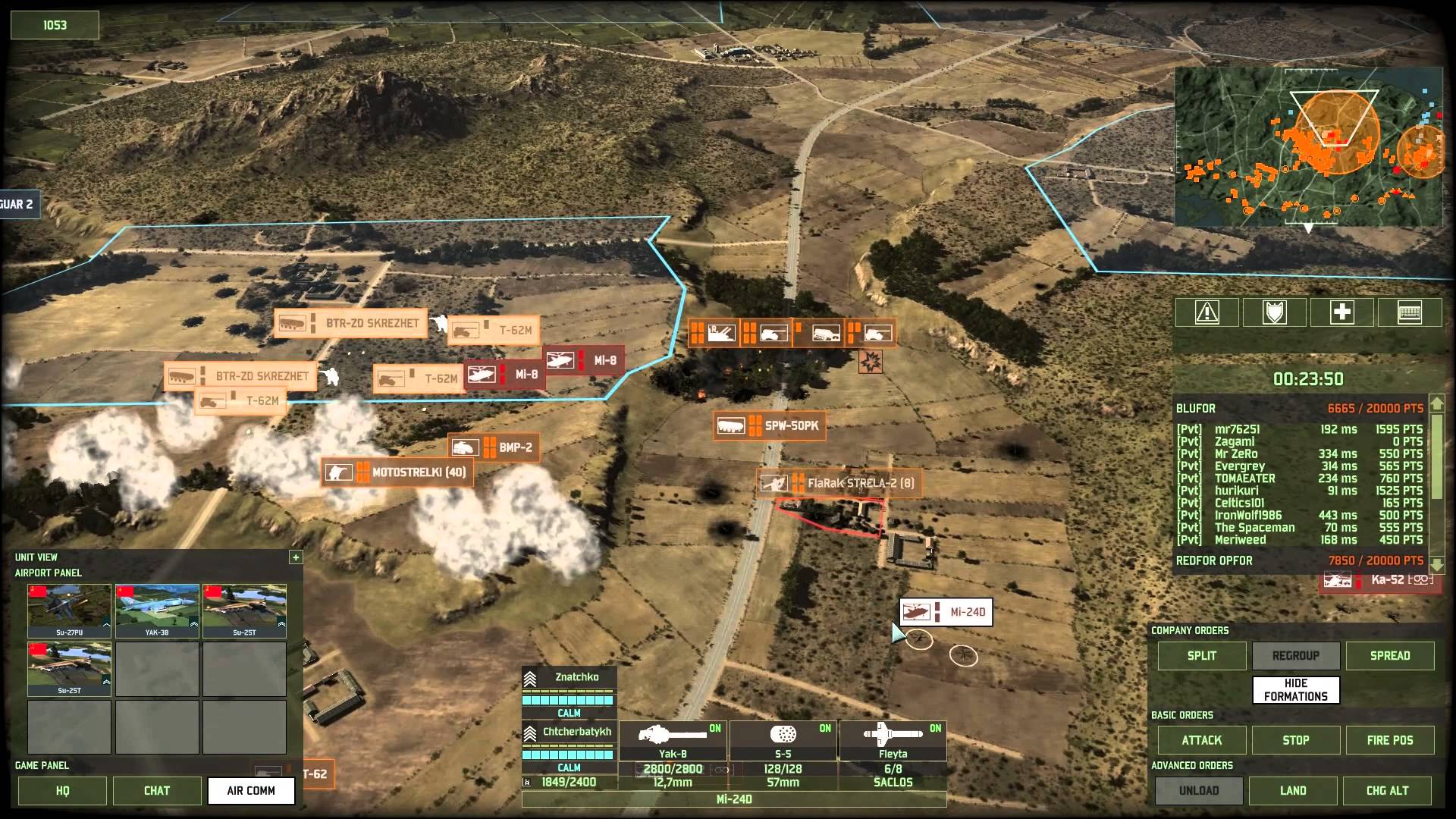The width and height of the screenshot is (1456, 819).
Task: Click the warning triangle alert icon
Action: [x=1207, y=312]
